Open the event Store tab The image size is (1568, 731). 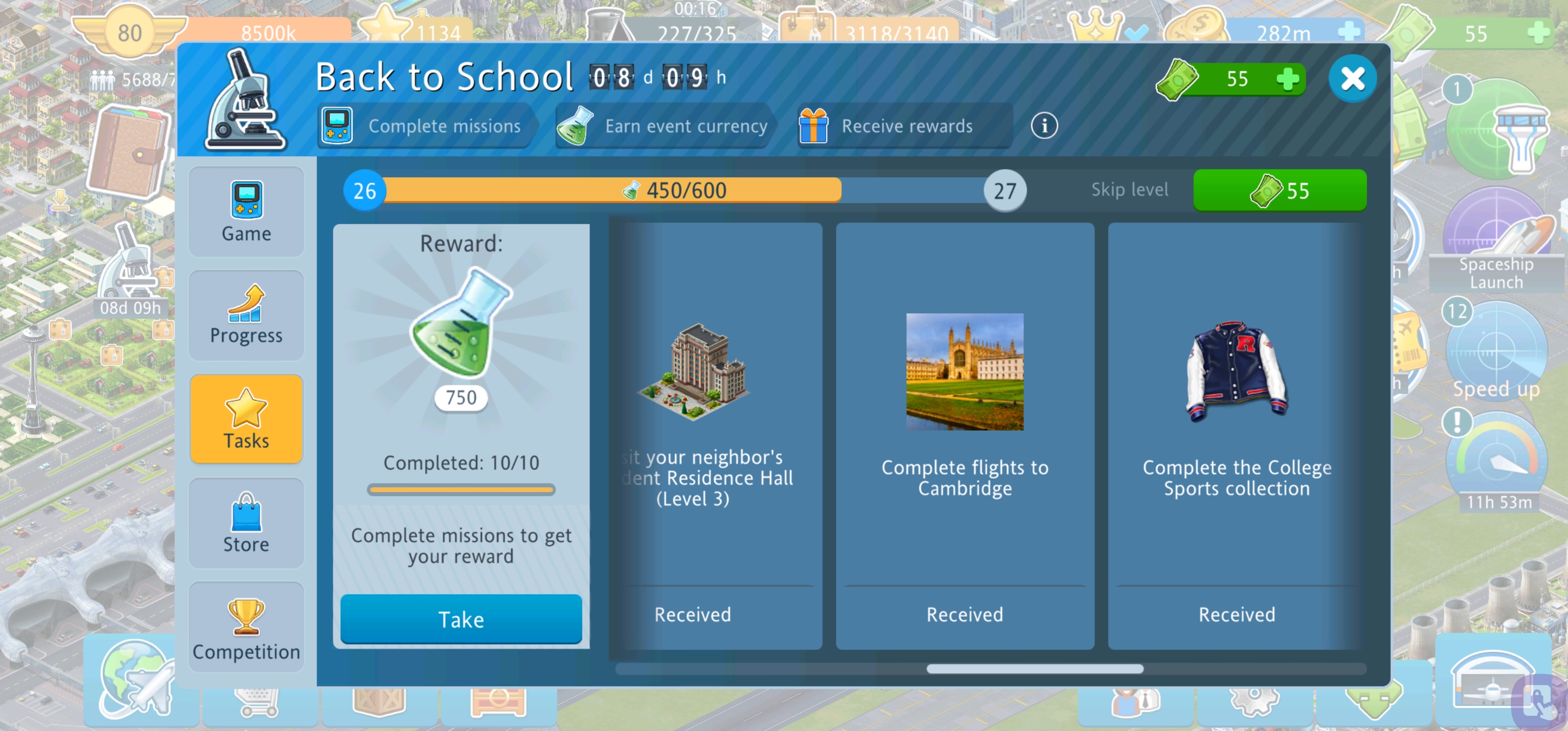pos(246,523)
